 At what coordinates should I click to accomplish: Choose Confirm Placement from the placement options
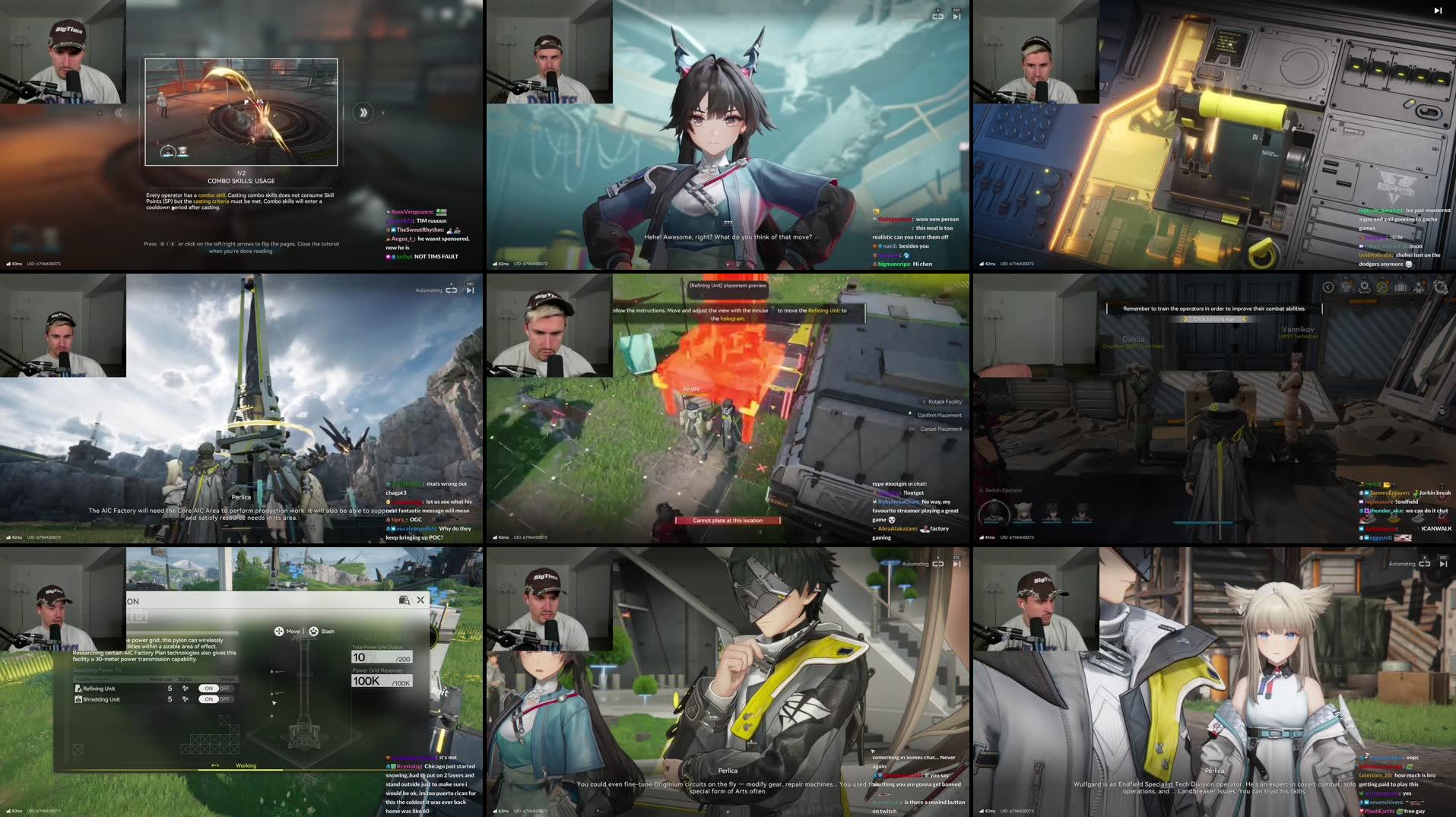(x=941, y=415)
